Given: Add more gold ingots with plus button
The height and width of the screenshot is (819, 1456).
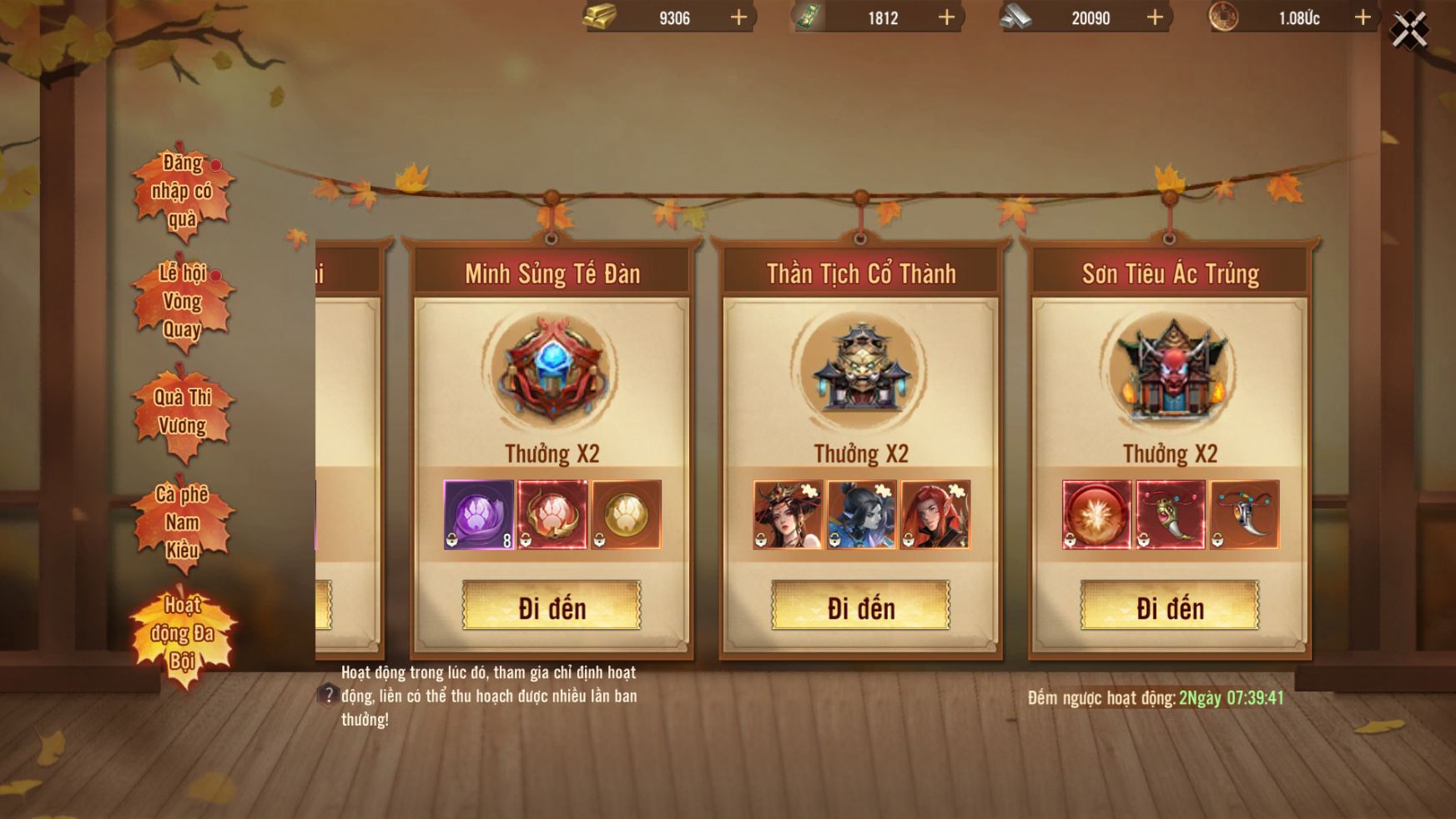Looking at the screenshot, I should coord(738,18).
